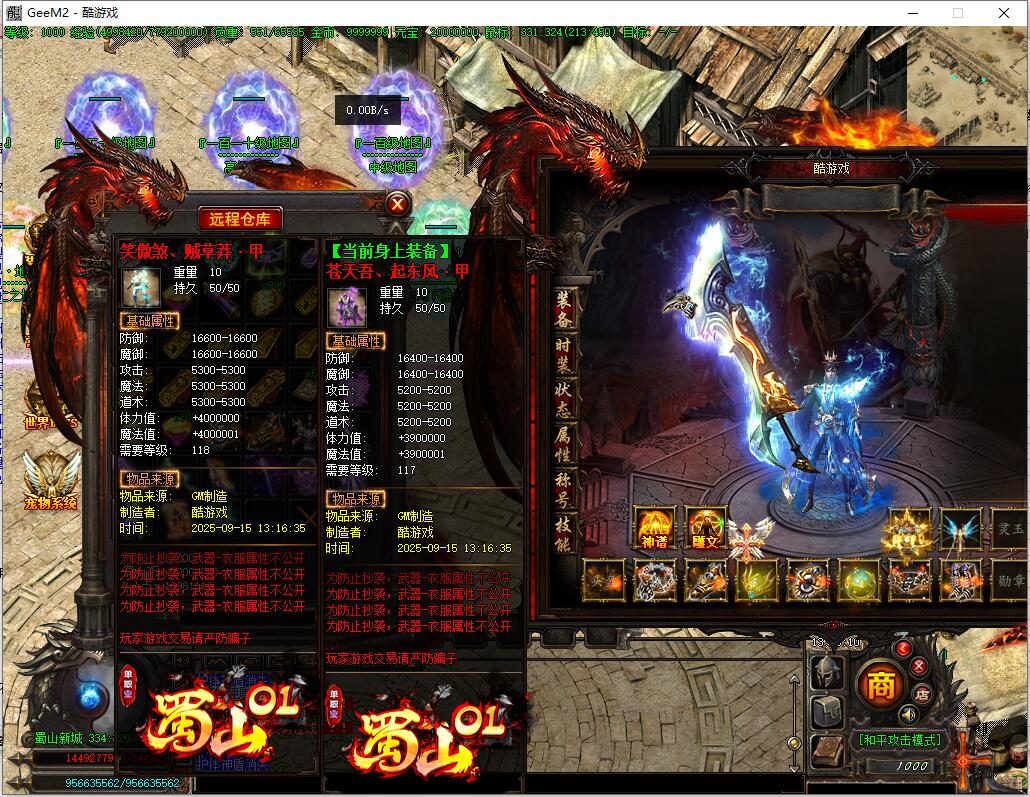The width and height of the screenshot is (1030, 797).
Task: Open character panel via helmet icon
Action: tap(826, 672)
